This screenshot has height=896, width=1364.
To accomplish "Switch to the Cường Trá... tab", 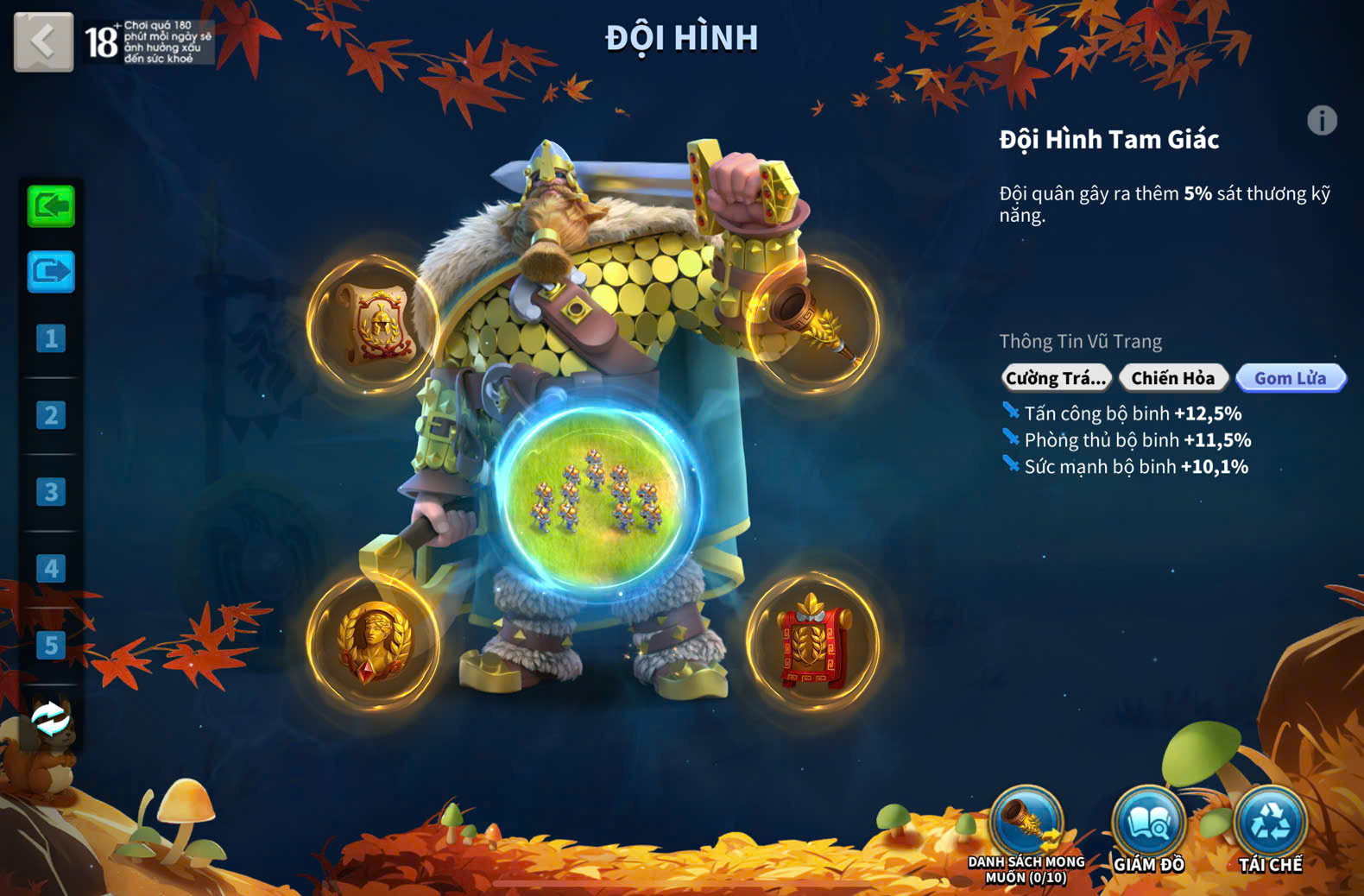I will (1055, 378).
